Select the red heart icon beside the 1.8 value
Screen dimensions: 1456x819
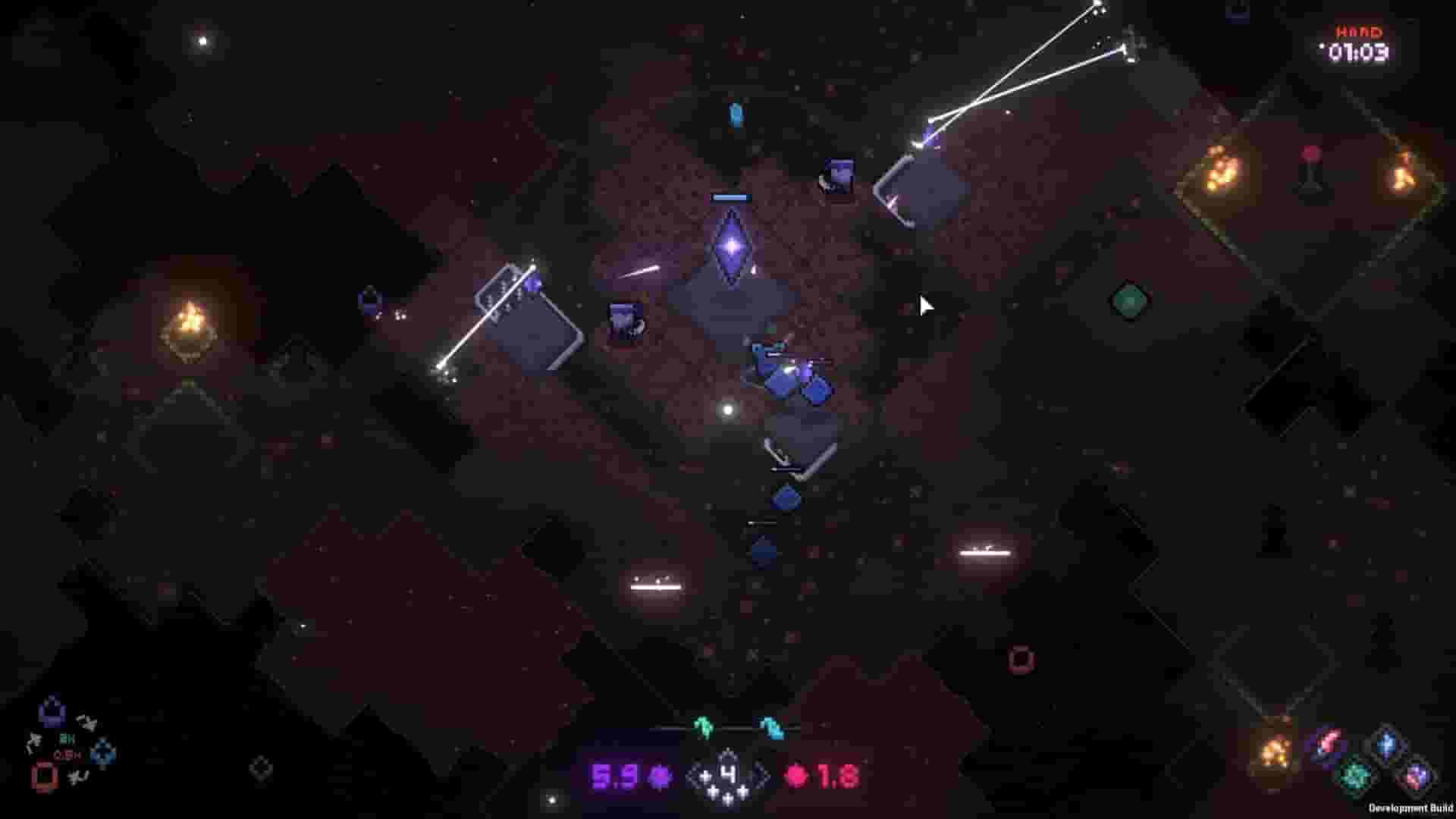pos(796,776)
